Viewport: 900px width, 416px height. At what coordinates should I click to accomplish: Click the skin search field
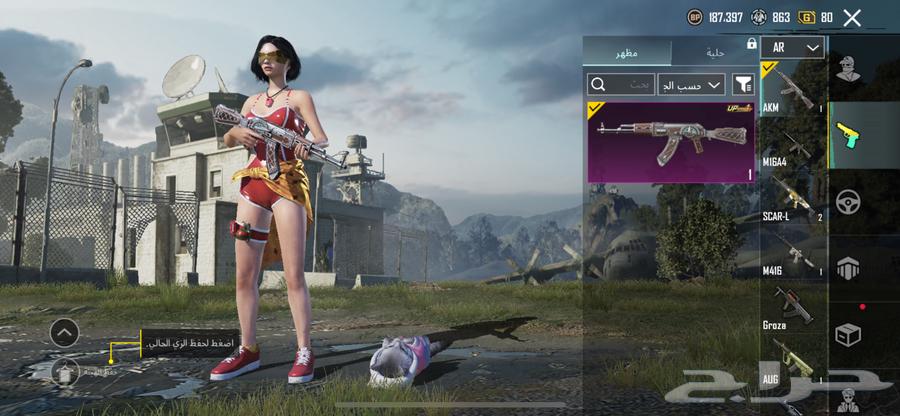coord(622,84)
